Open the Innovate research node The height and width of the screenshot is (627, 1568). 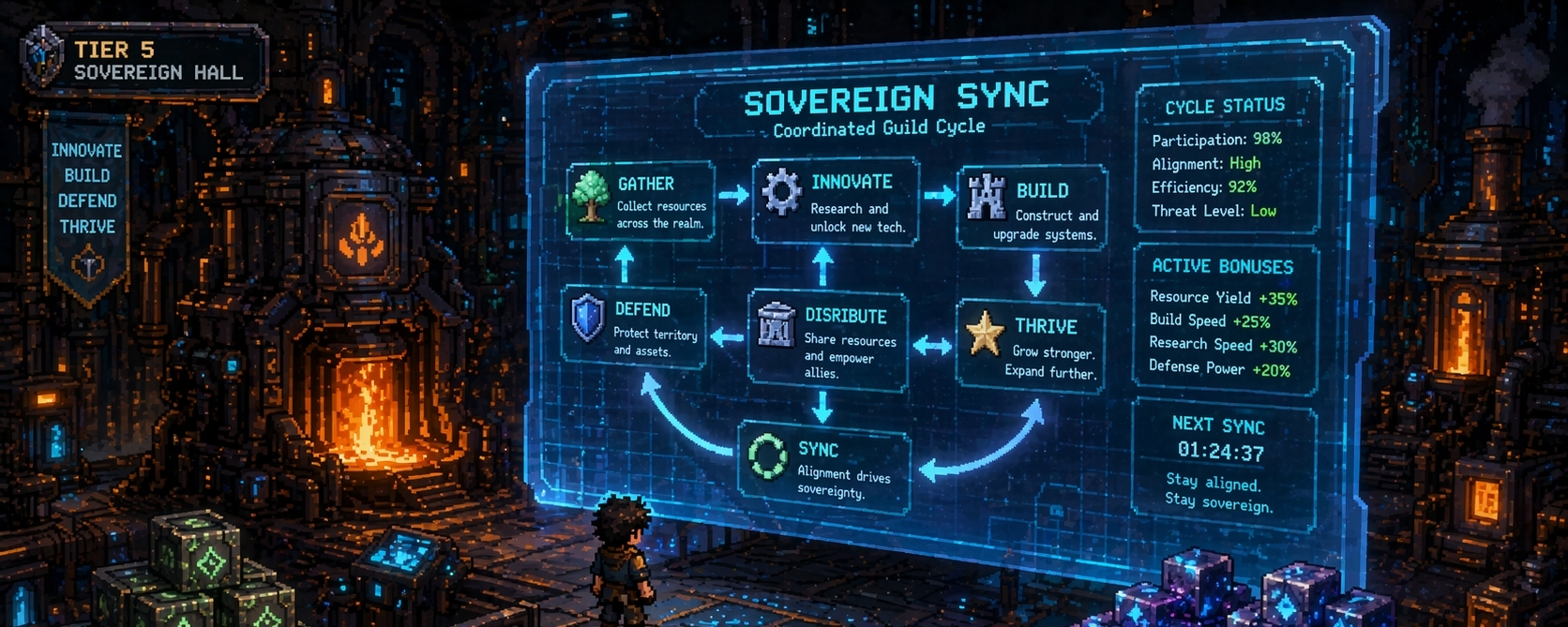click(835, 202)
